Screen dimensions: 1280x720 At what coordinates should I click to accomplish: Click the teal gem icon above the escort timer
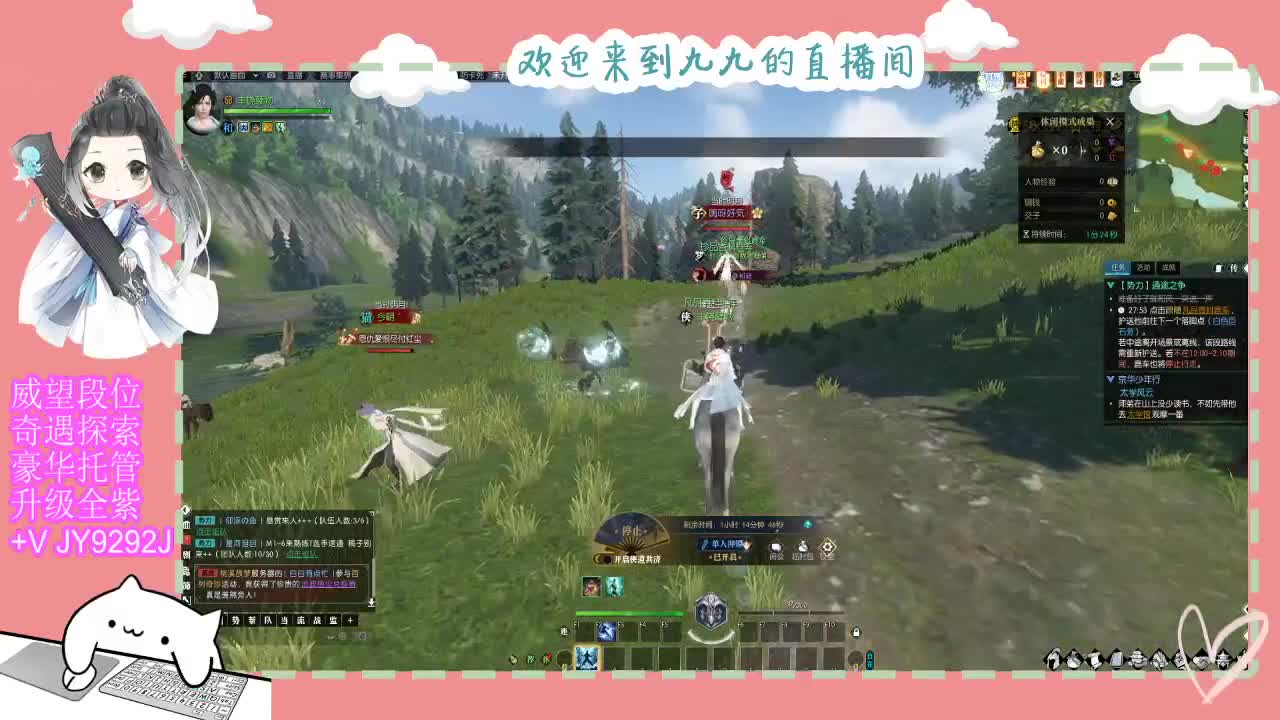[x=807, y=523]
